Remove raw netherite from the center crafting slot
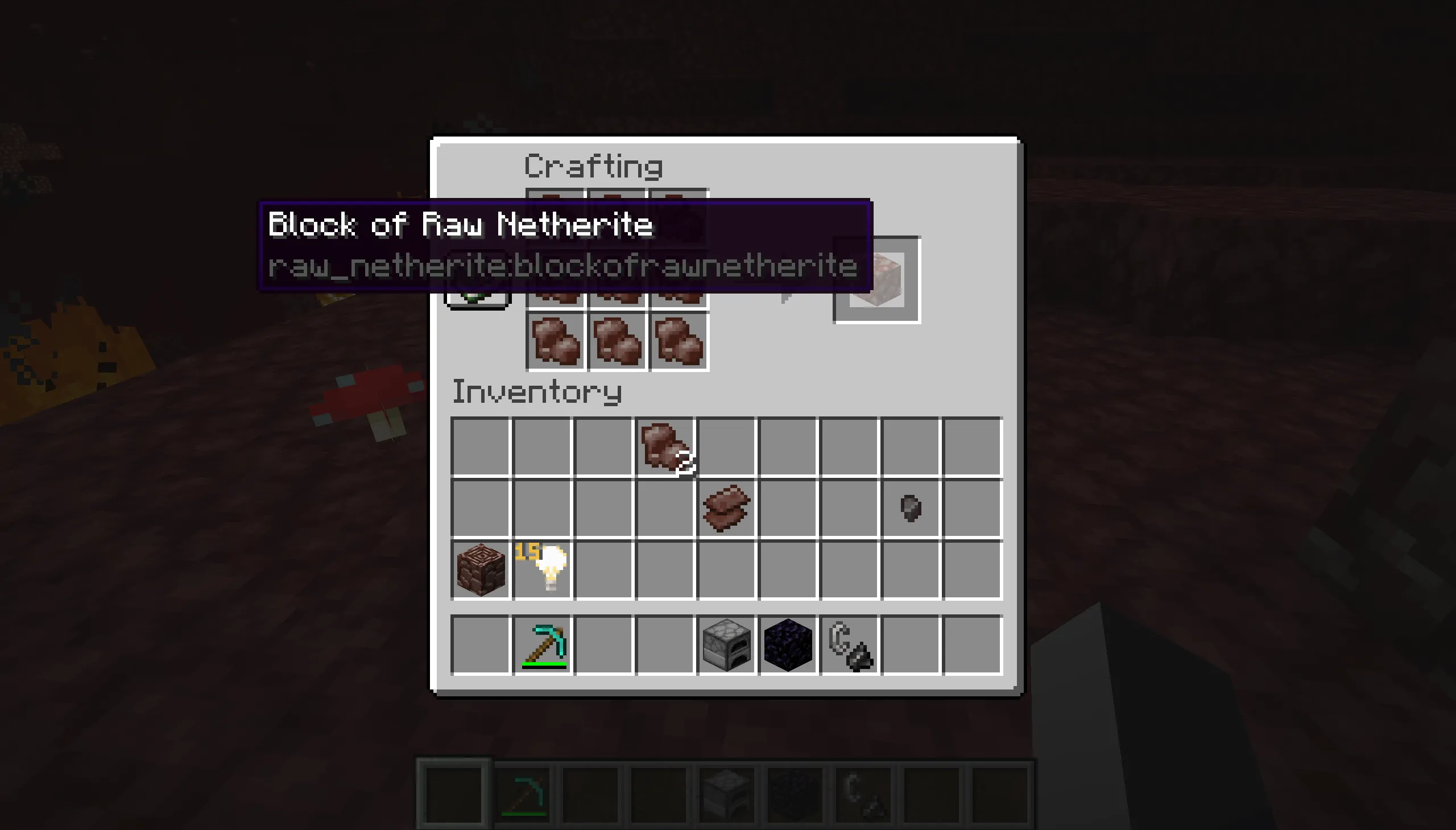Screen dimensions: 1456x830 (x=617, y=279)
